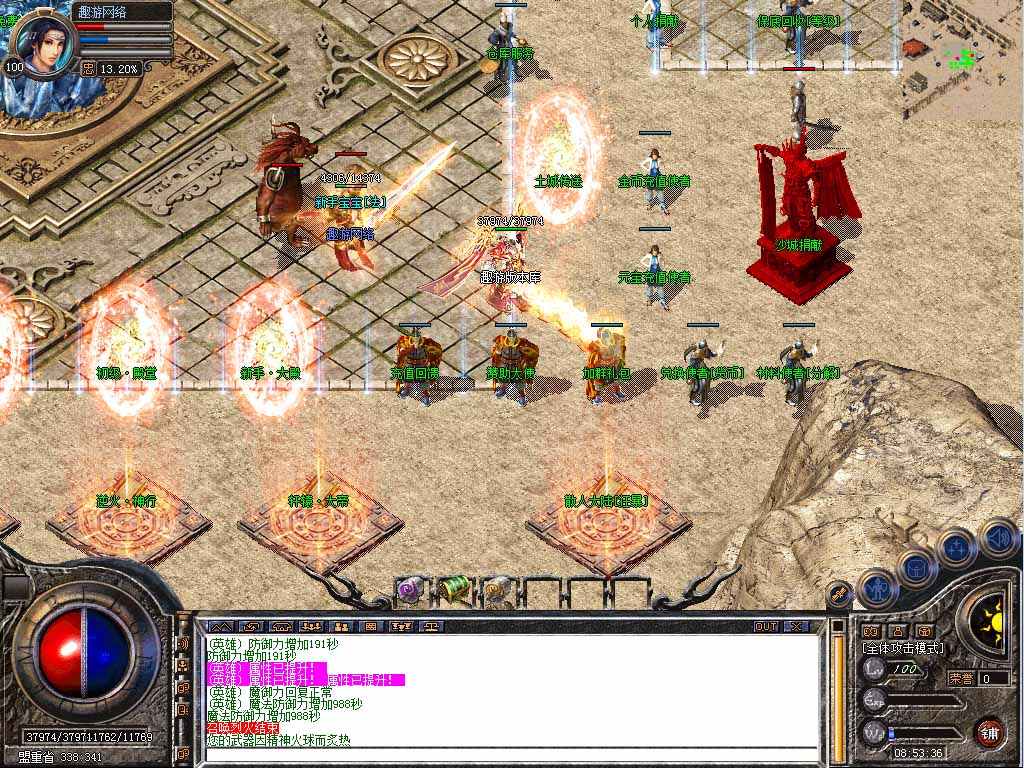The image size is (1024, 768).
Task: Click the 忠 loyalty icon under the portrait
Action: point(88,68)
